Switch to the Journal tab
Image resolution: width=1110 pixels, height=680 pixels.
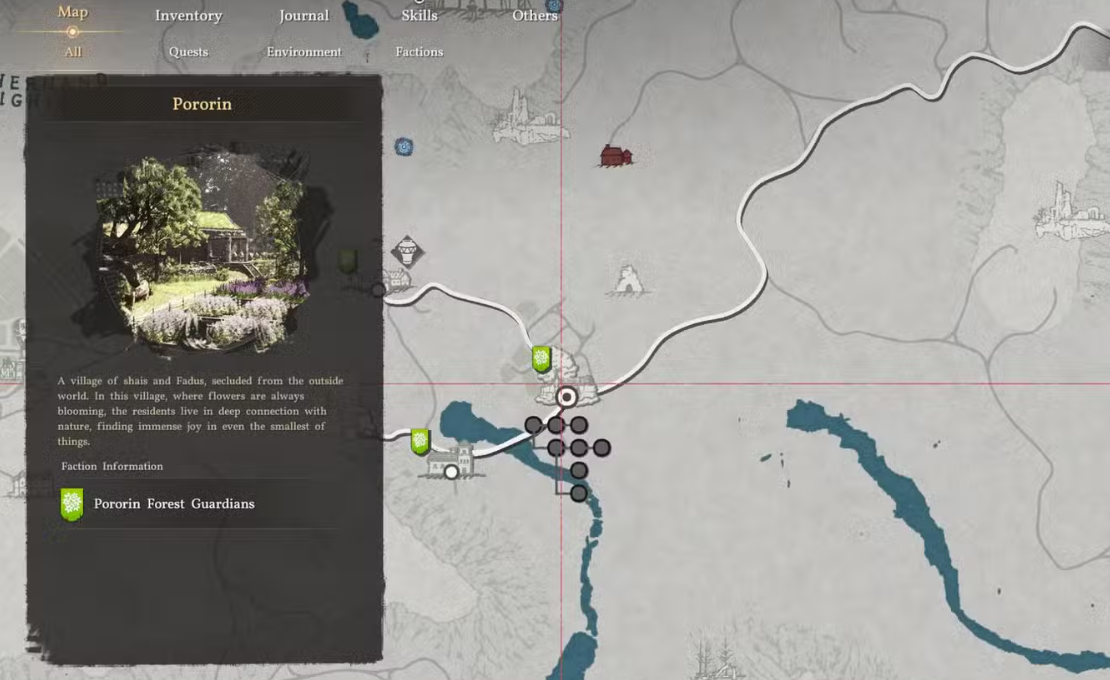click(x=304, y=15)
